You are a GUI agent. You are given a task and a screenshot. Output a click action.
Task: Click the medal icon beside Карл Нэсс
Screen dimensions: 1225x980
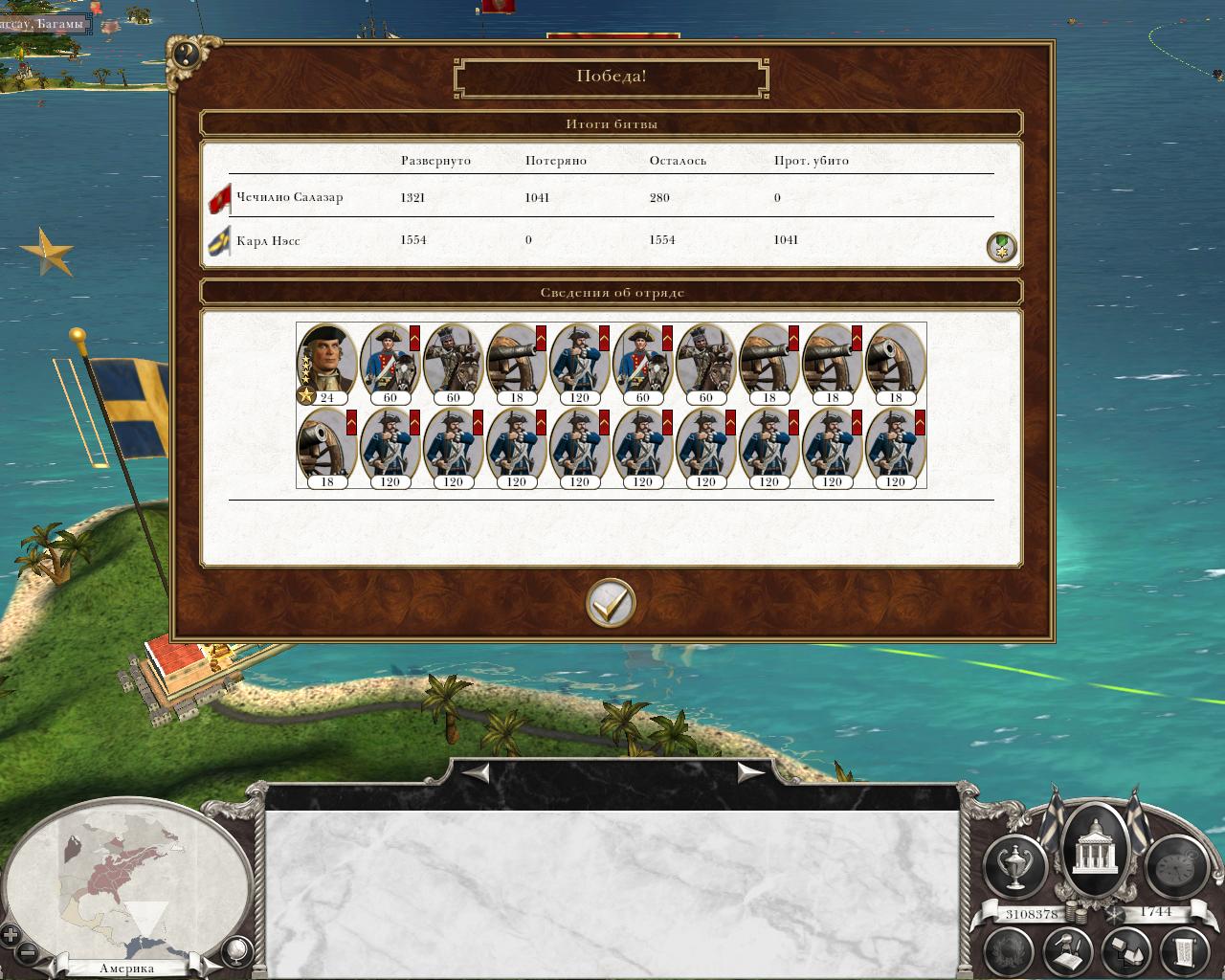pyautogui.click(x=1001, y=247)
